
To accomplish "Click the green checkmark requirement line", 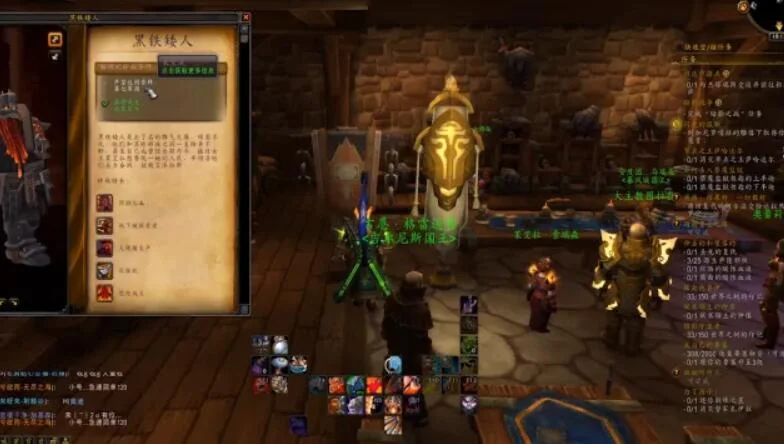I will click(122, 102).
